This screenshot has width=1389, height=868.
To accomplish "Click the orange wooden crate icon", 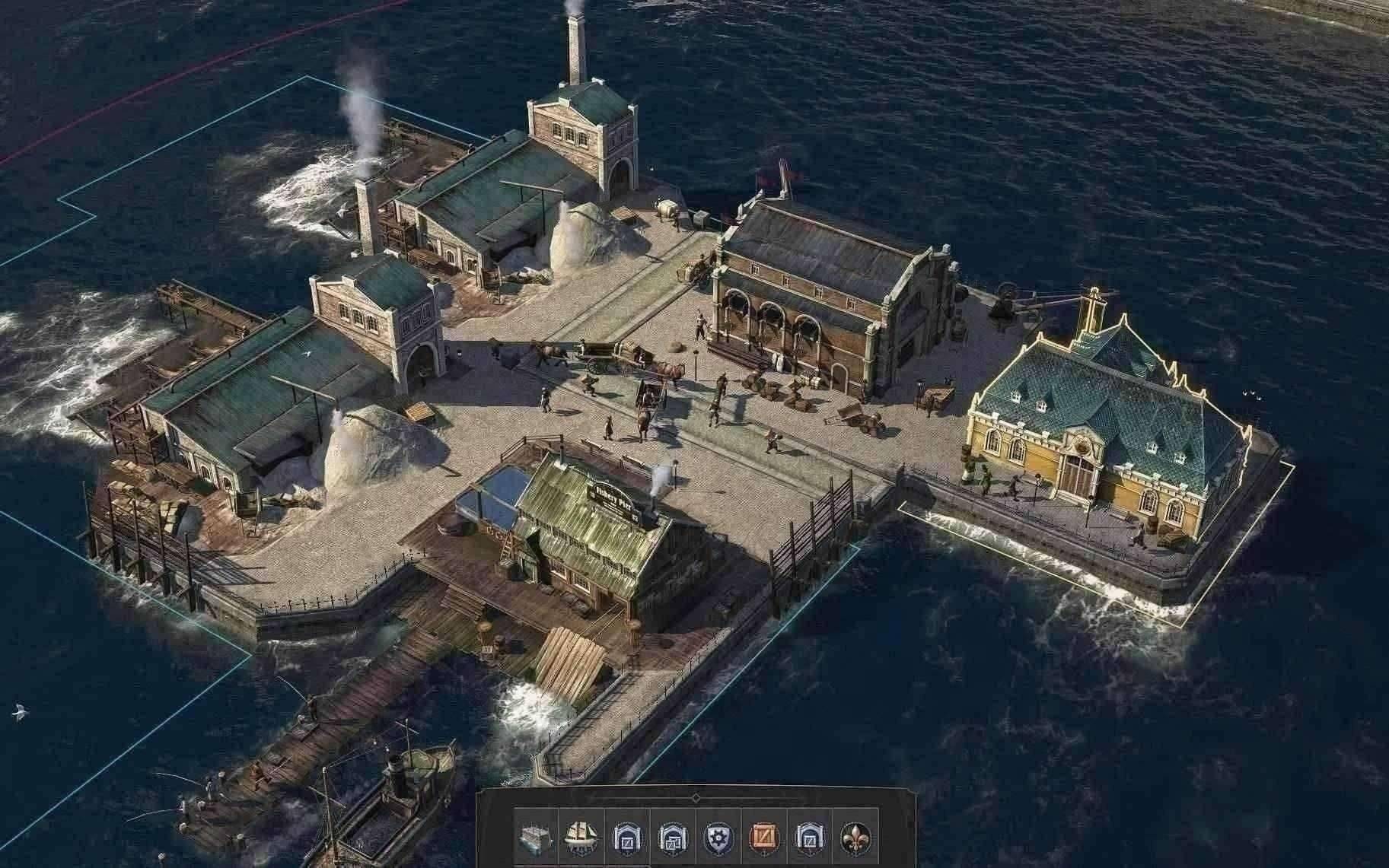I will [764, 838].
